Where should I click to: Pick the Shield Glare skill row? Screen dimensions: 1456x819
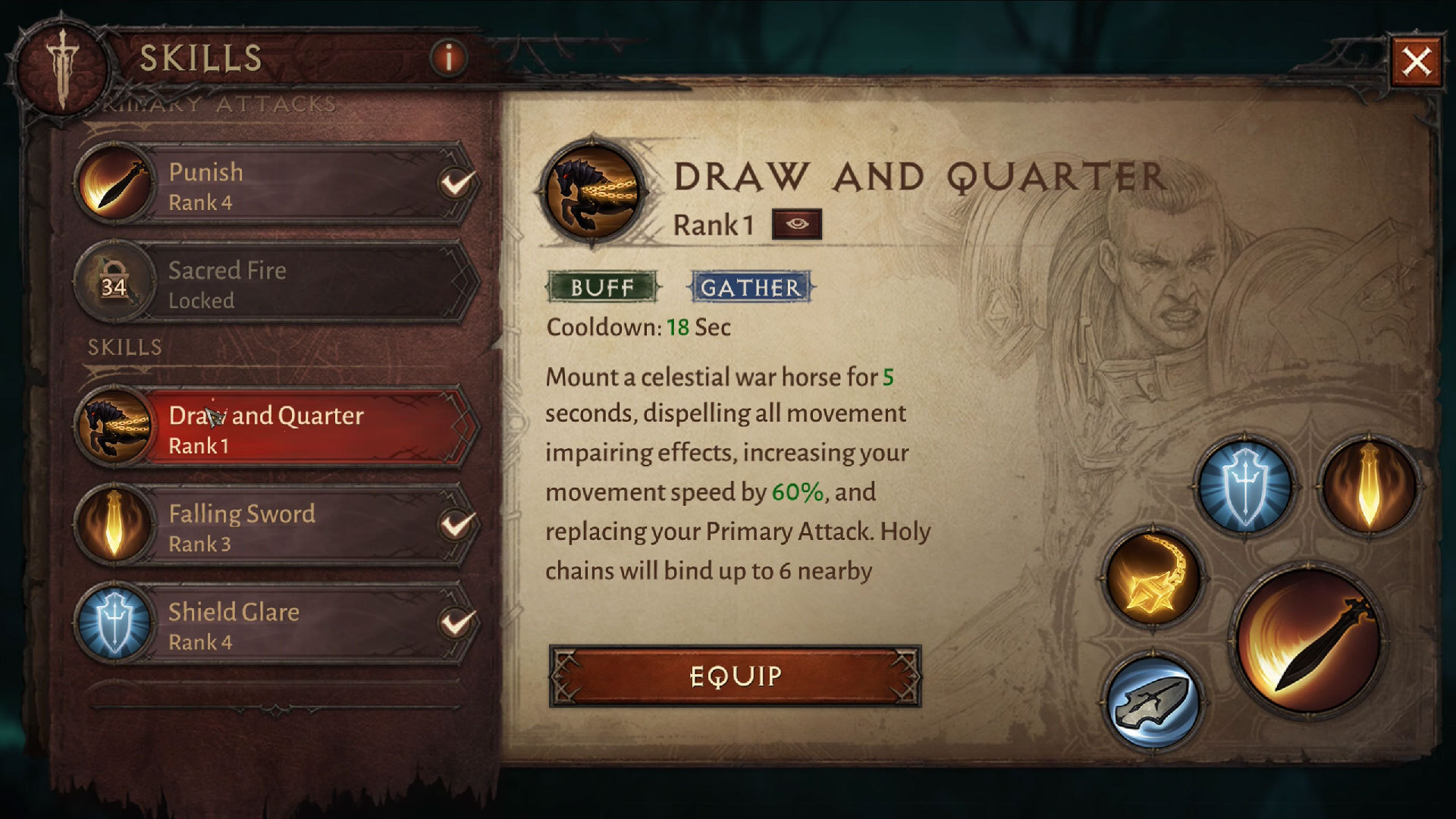[278, 626]
